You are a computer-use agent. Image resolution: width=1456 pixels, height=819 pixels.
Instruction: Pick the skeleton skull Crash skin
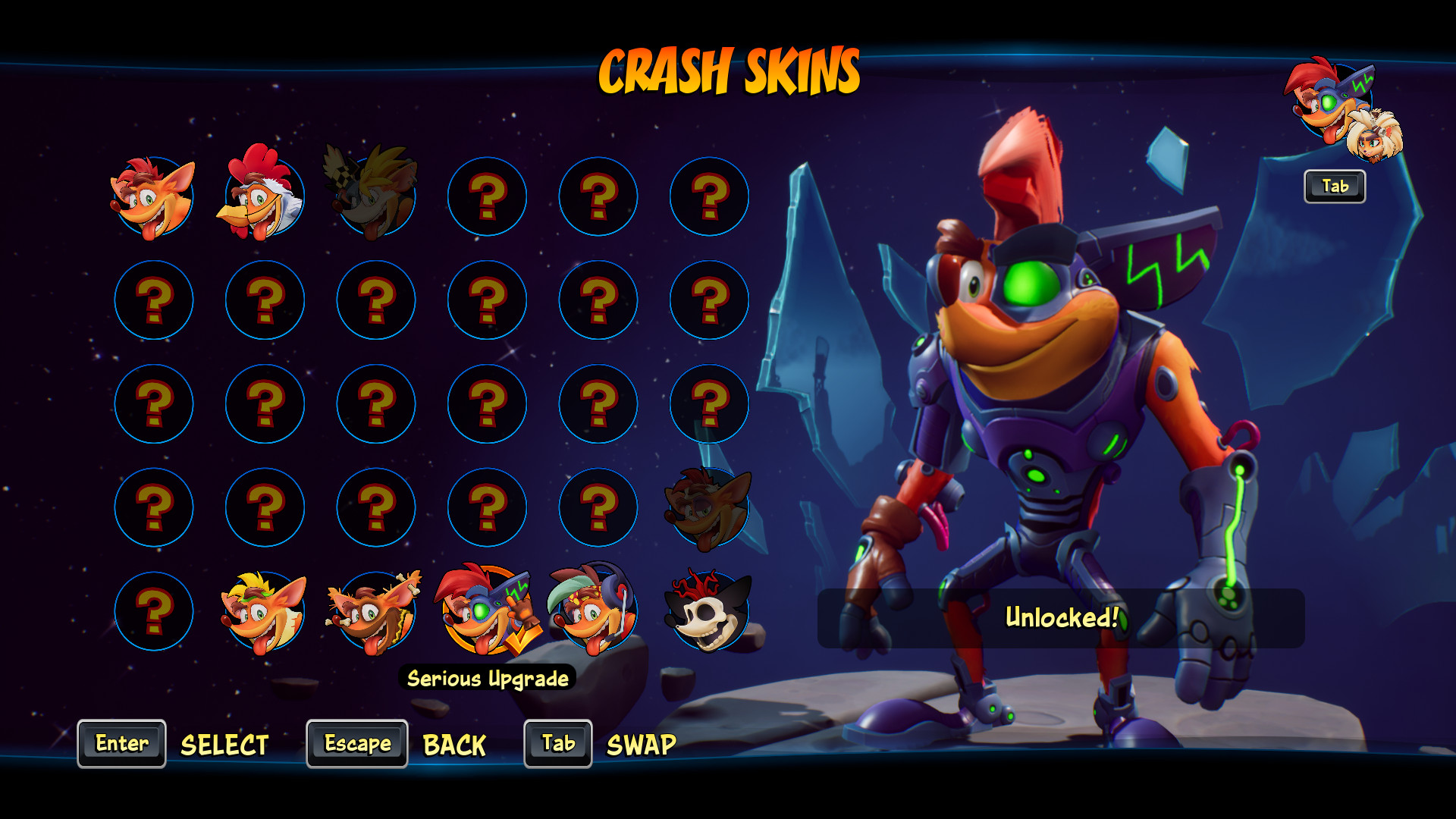click(708, 612)
